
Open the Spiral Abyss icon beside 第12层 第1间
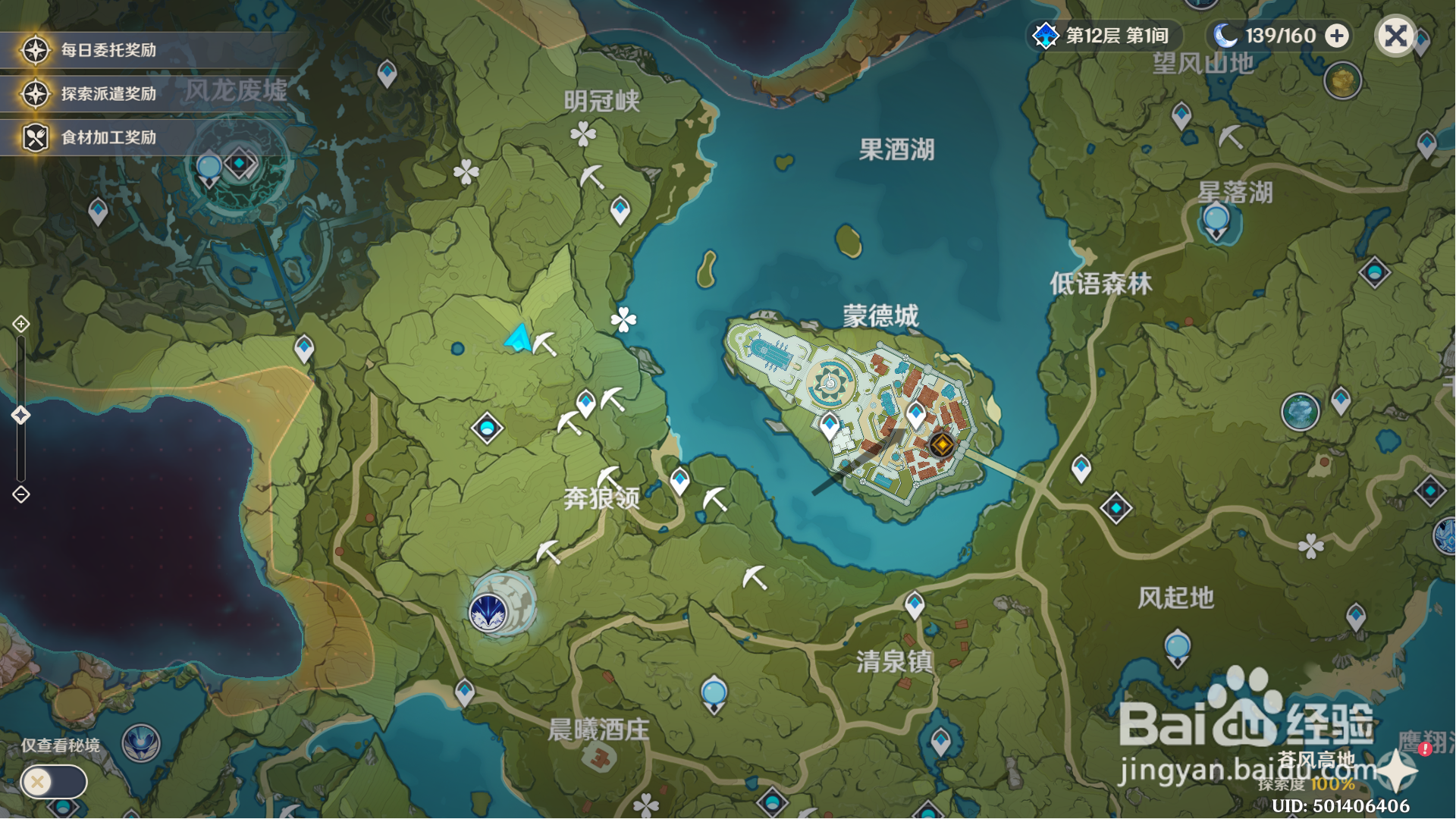(x=1046, y=35)
